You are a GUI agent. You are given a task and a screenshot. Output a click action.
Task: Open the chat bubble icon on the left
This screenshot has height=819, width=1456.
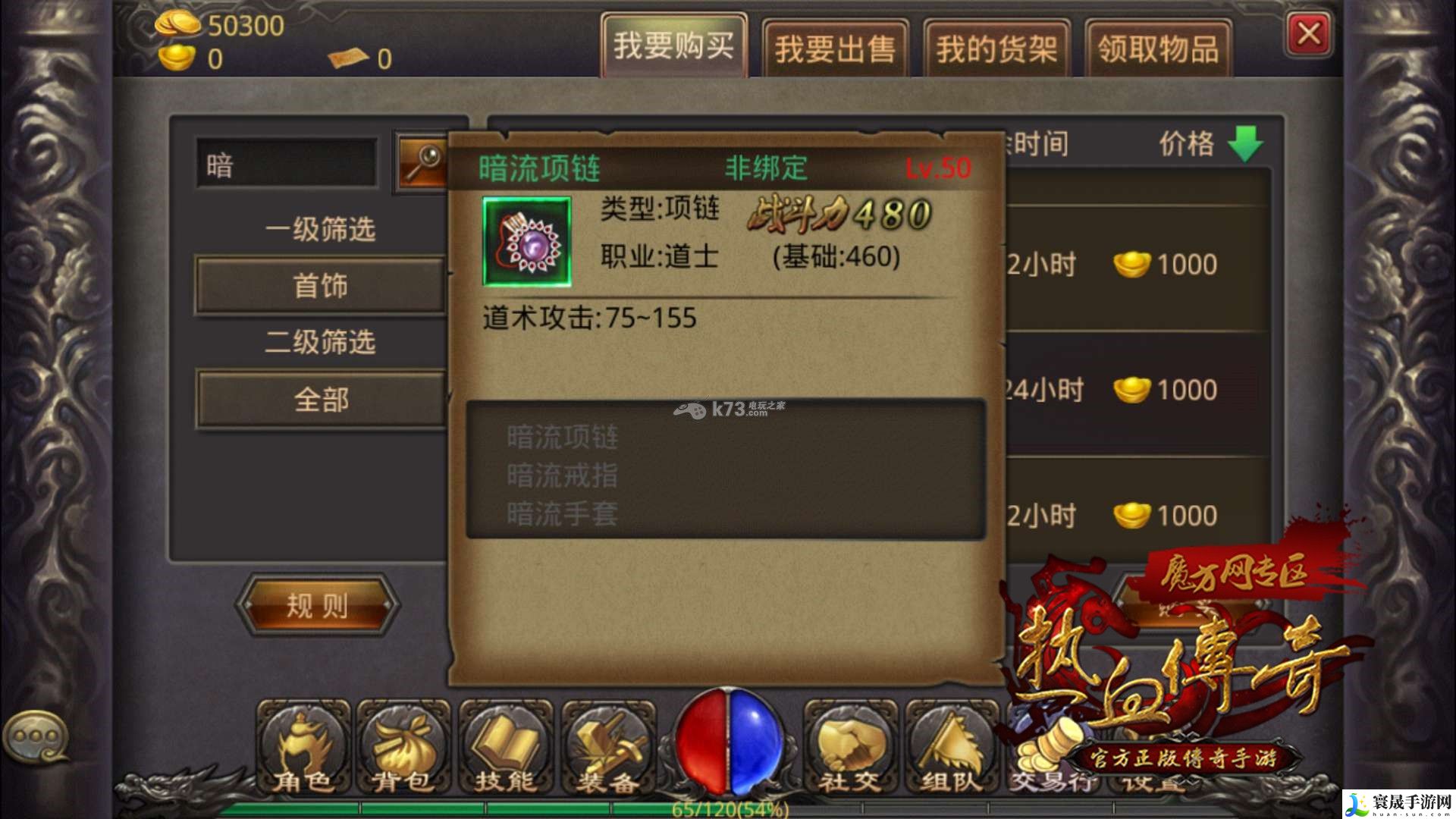[36, 736]
